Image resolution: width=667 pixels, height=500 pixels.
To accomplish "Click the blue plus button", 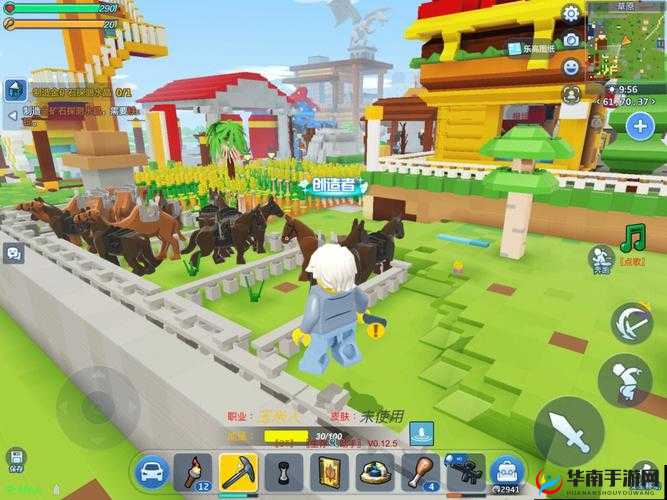I will 640,126.
